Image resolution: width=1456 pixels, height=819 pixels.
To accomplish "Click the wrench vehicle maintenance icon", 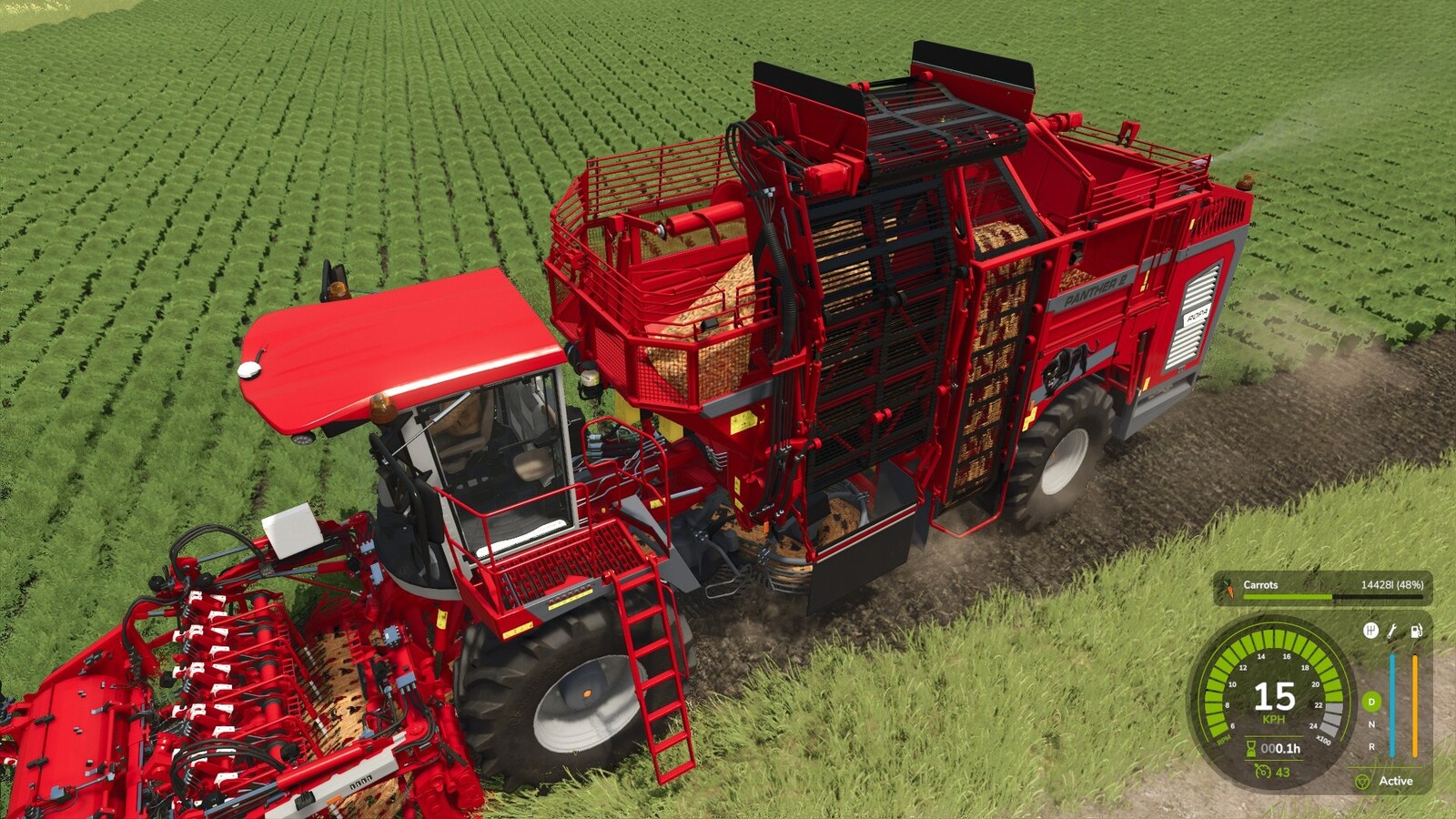I will (x=1390, y=632).
